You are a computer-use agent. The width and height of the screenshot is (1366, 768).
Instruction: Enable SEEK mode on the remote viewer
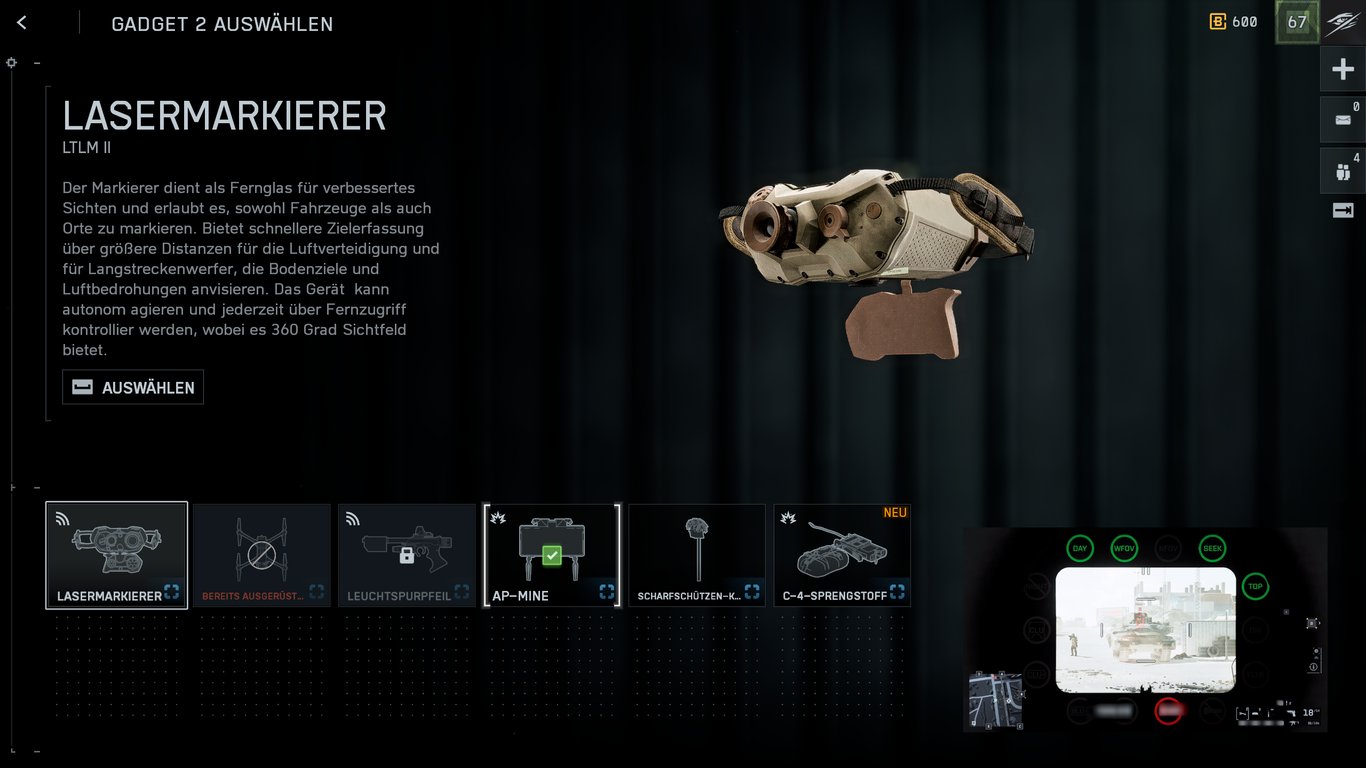click(x=1210, y=548)
